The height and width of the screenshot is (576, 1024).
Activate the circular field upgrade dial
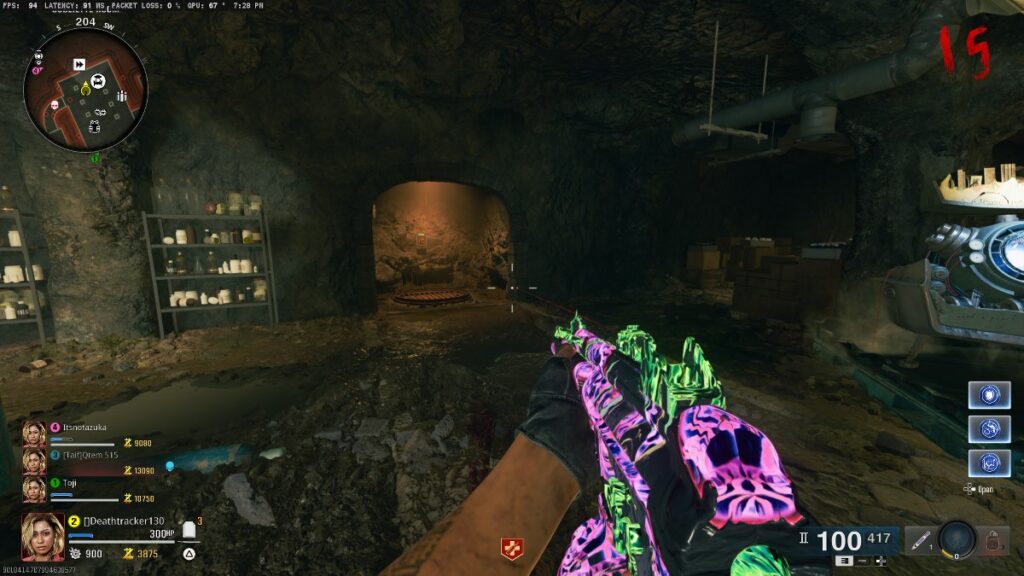(957, 539)
